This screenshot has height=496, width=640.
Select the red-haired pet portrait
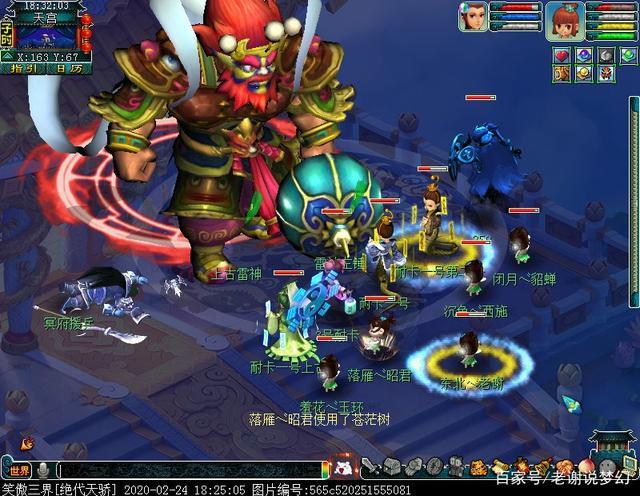tap(565, 19)
